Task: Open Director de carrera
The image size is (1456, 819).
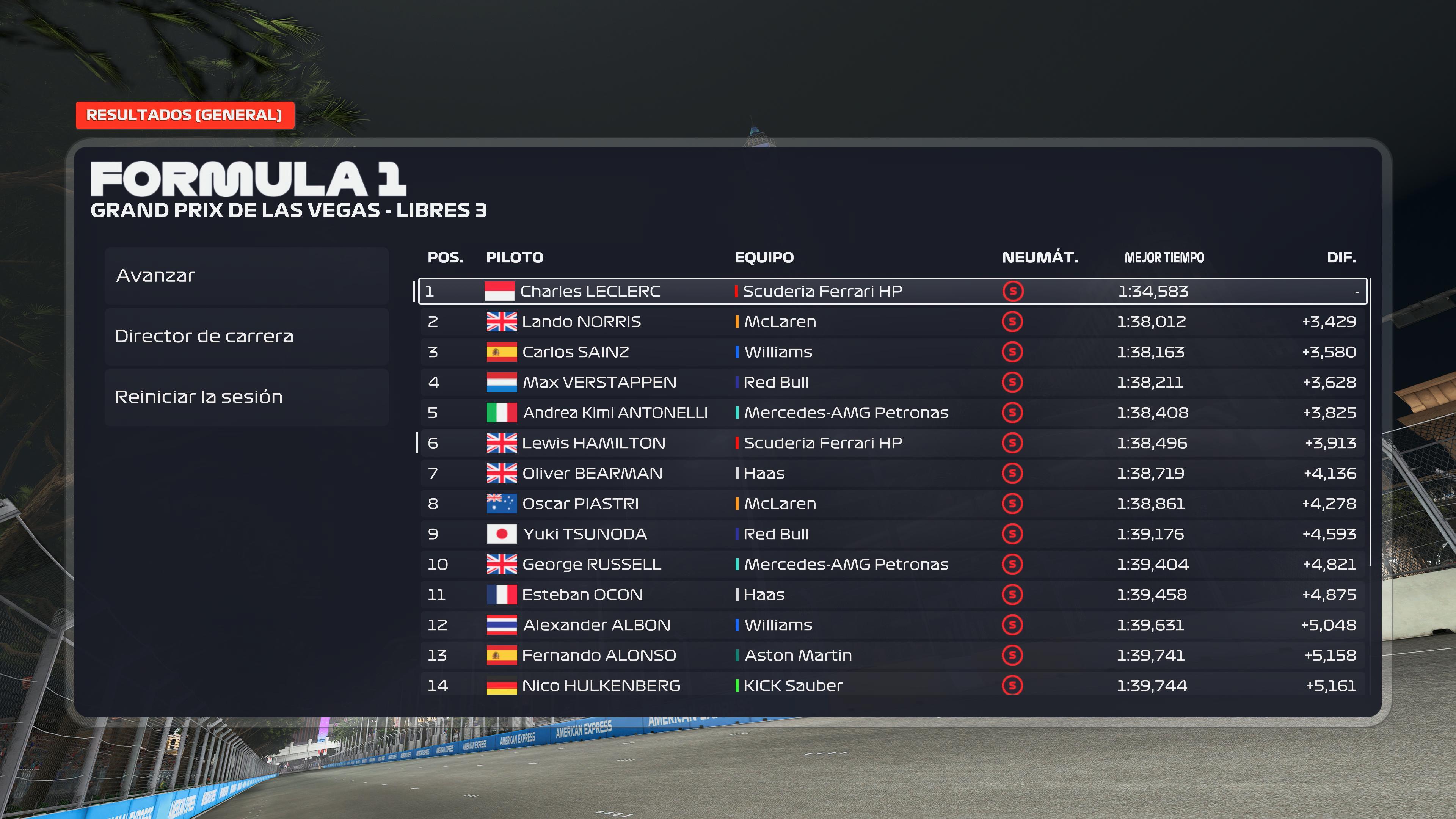Action: point(246,336)
